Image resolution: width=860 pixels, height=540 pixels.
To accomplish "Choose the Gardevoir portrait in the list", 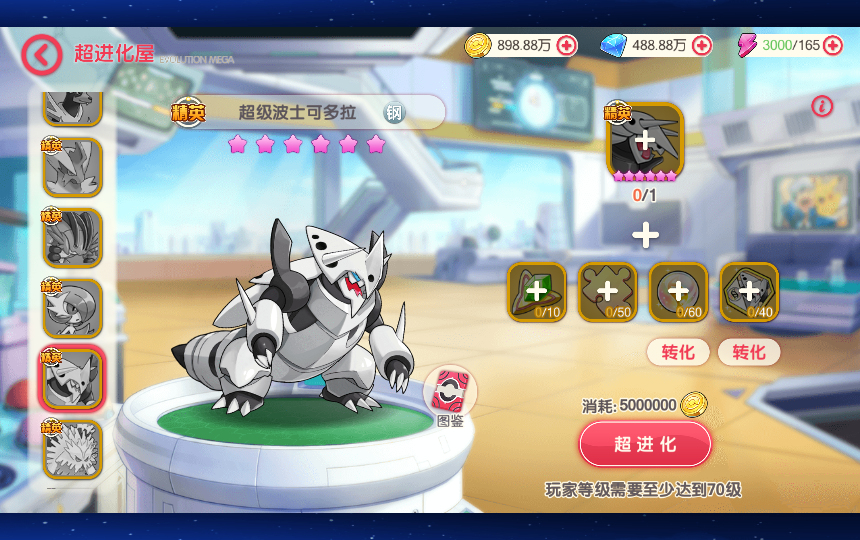I will (x=72, y=308).
